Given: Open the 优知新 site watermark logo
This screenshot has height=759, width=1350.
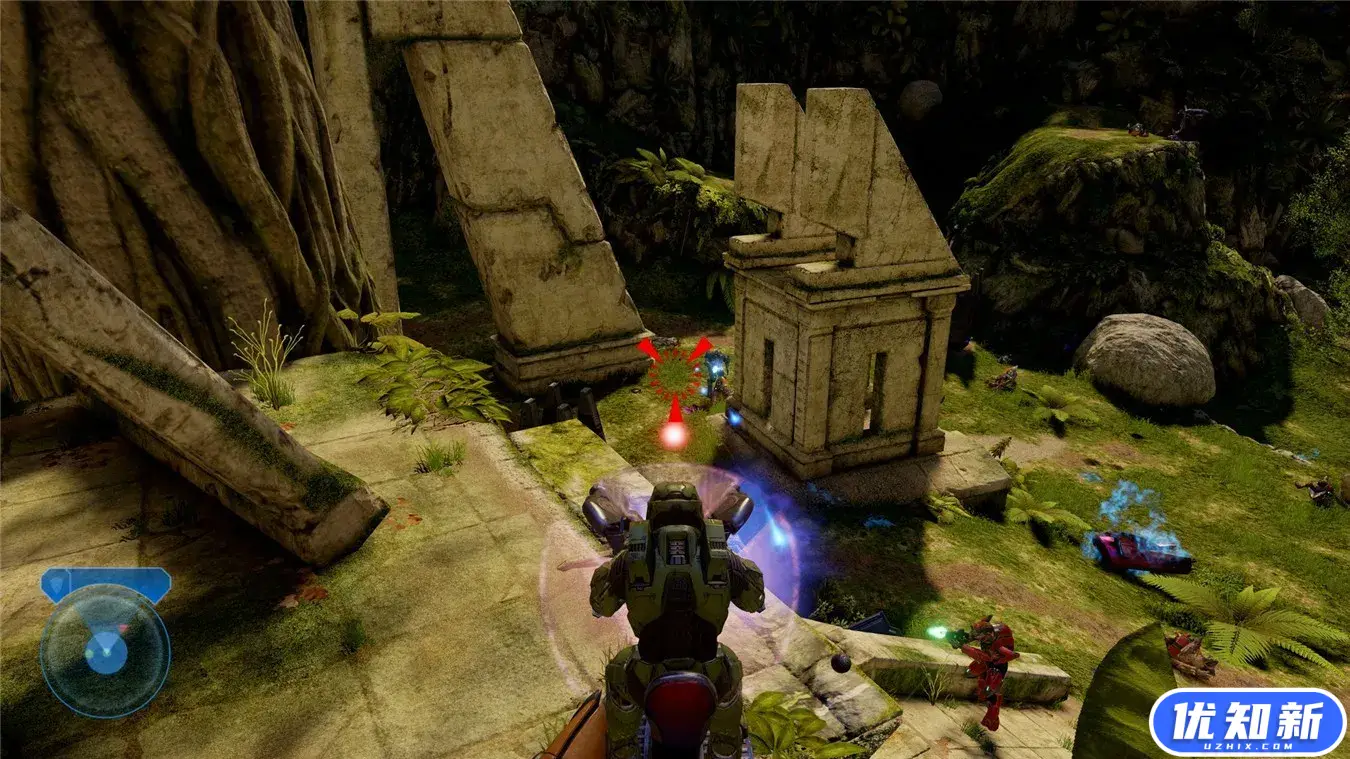Looking at the screenshot, I should coord(1246,722).
